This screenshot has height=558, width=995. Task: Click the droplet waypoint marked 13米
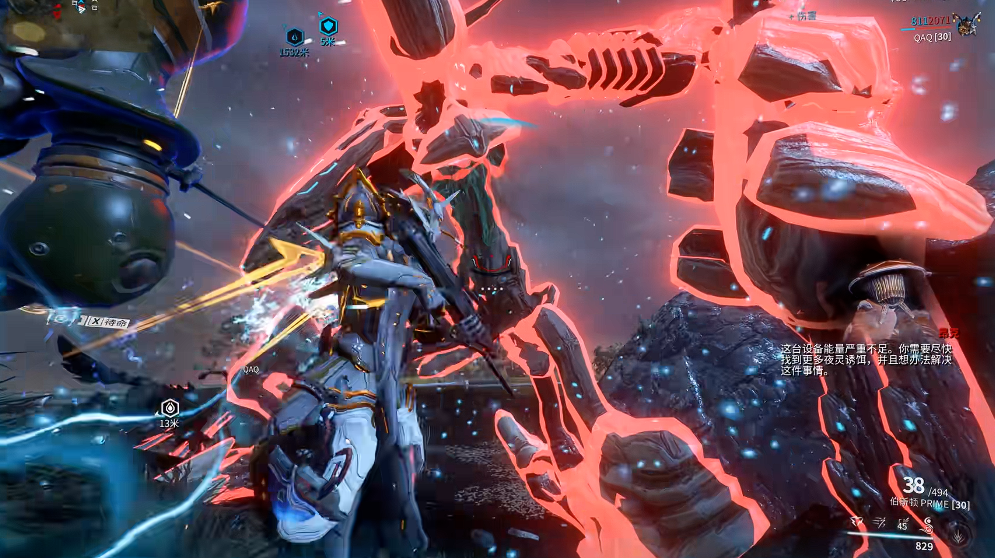click(x=169, y=407)
